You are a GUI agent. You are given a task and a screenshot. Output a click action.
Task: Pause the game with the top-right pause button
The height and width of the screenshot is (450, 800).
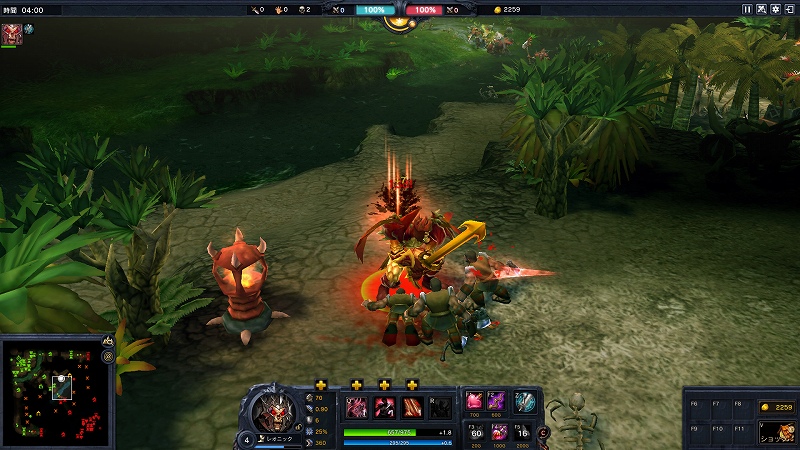[x=747, y=9]
